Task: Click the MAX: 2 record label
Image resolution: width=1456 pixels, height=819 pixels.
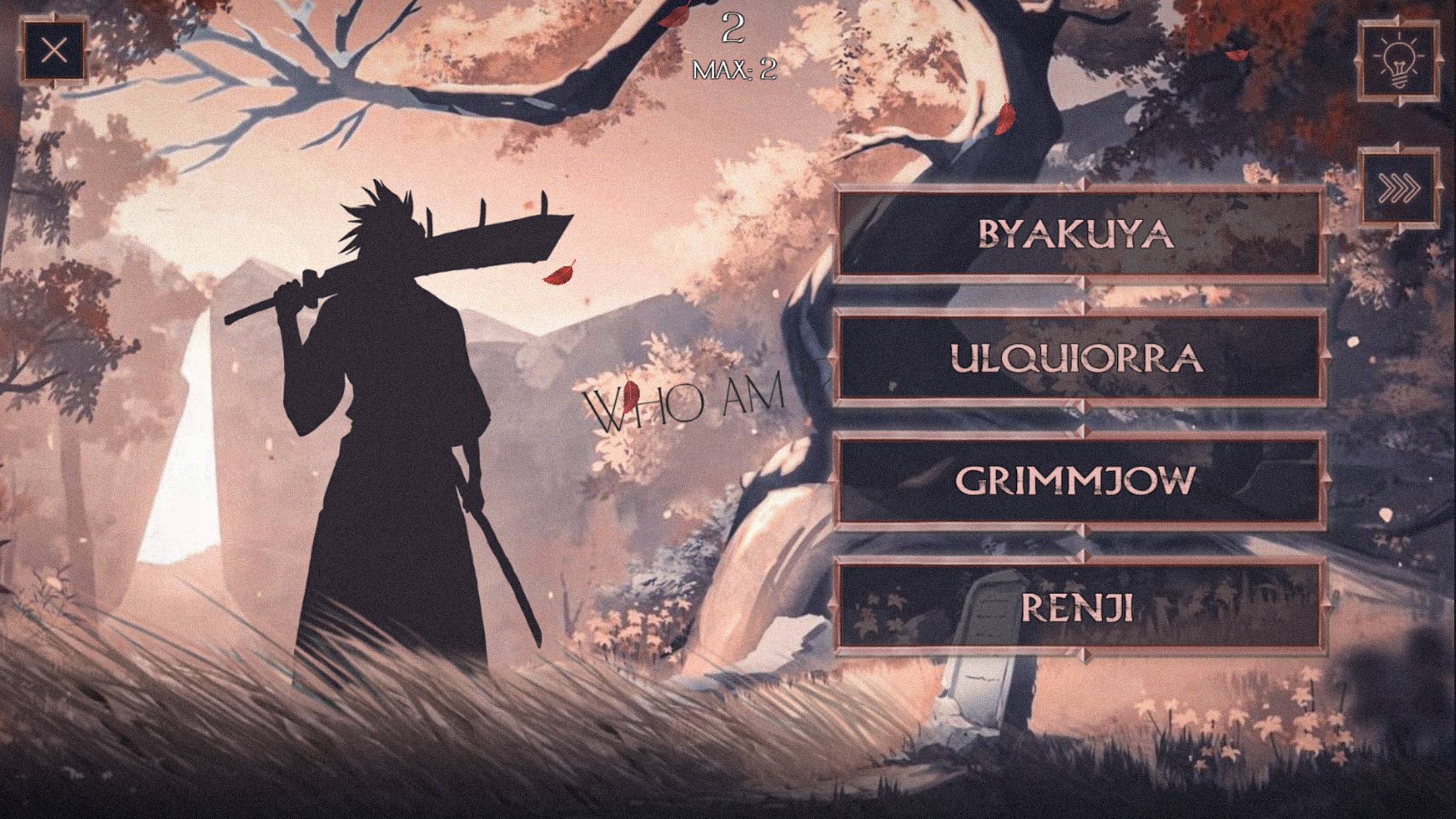Action: coord(734,69)
